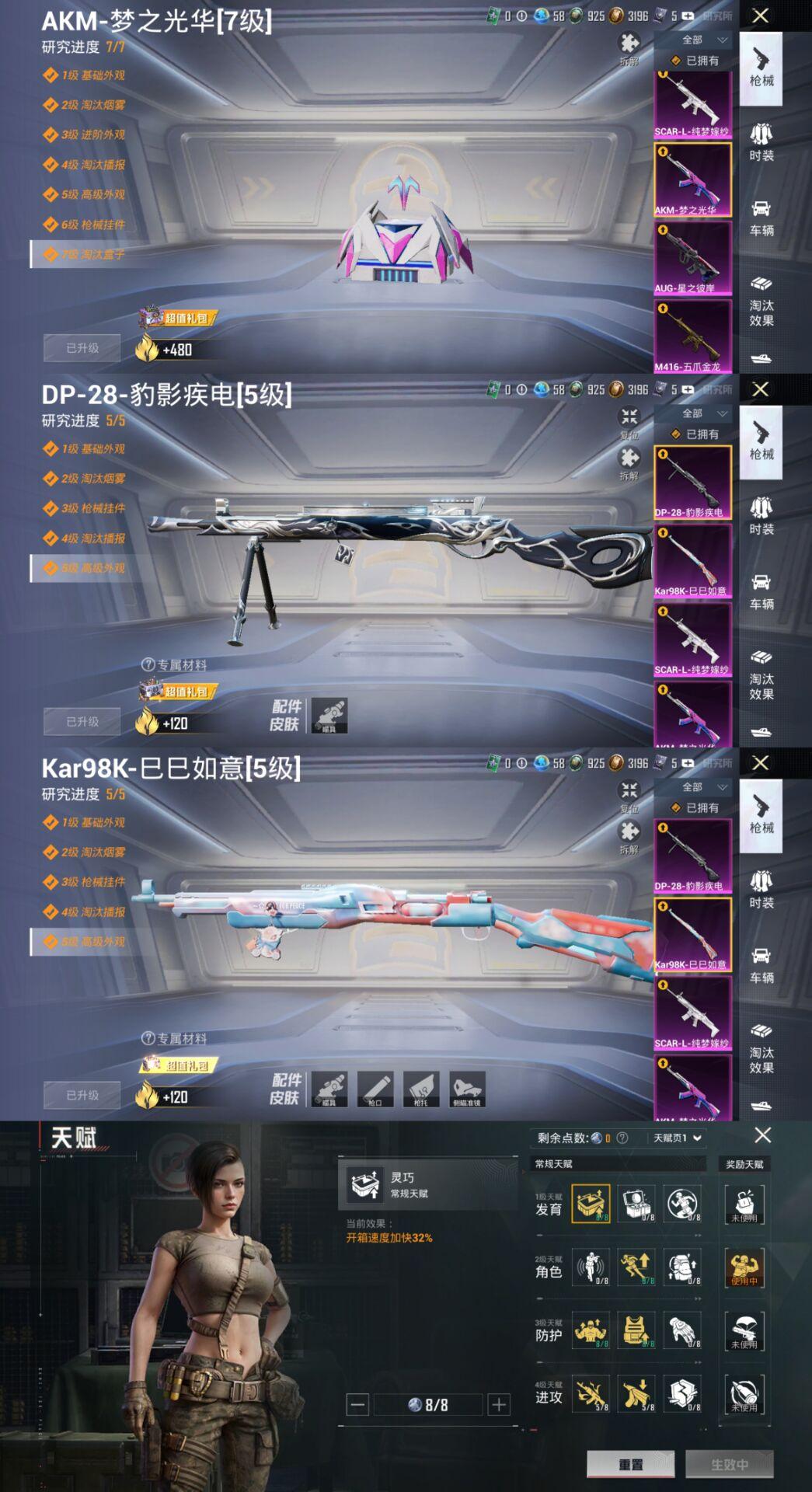Screen dimensions: 812x1492
Task: Click the 重置 talent reset button
Action: point(630,1464)
